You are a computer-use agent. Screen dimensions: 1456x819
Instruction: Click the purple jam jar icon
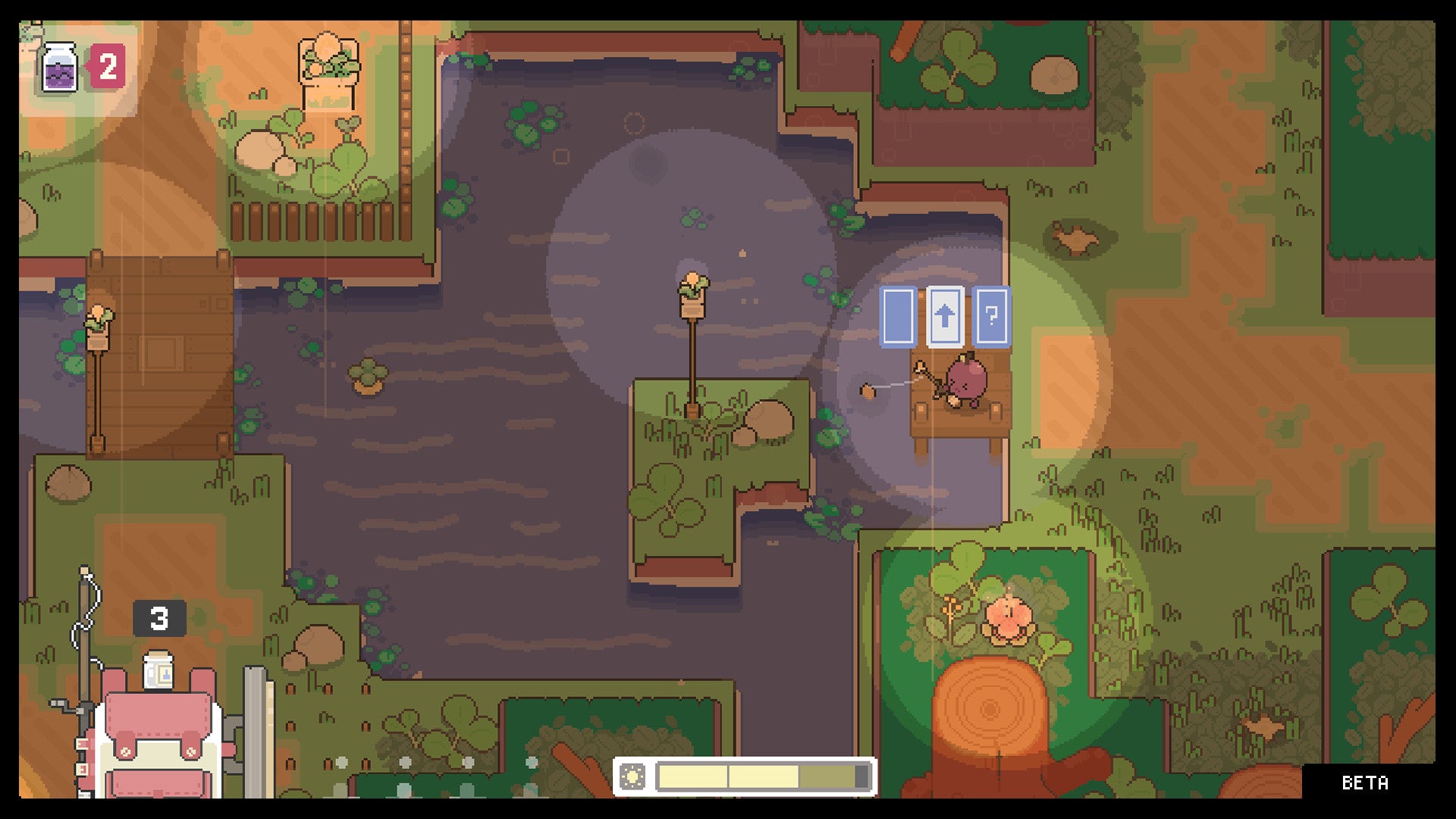pyautogui.click(x=59, y=67)
